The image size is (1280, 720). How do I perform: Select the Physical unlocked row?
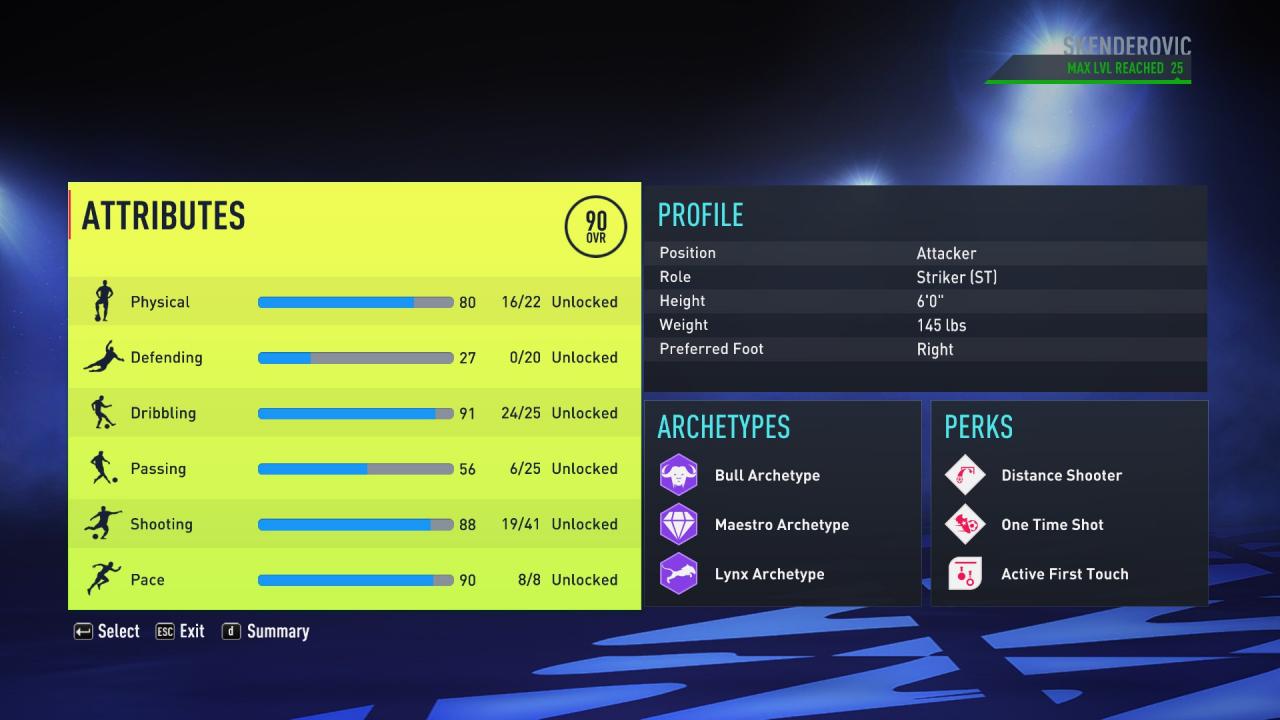click(585, 301)
